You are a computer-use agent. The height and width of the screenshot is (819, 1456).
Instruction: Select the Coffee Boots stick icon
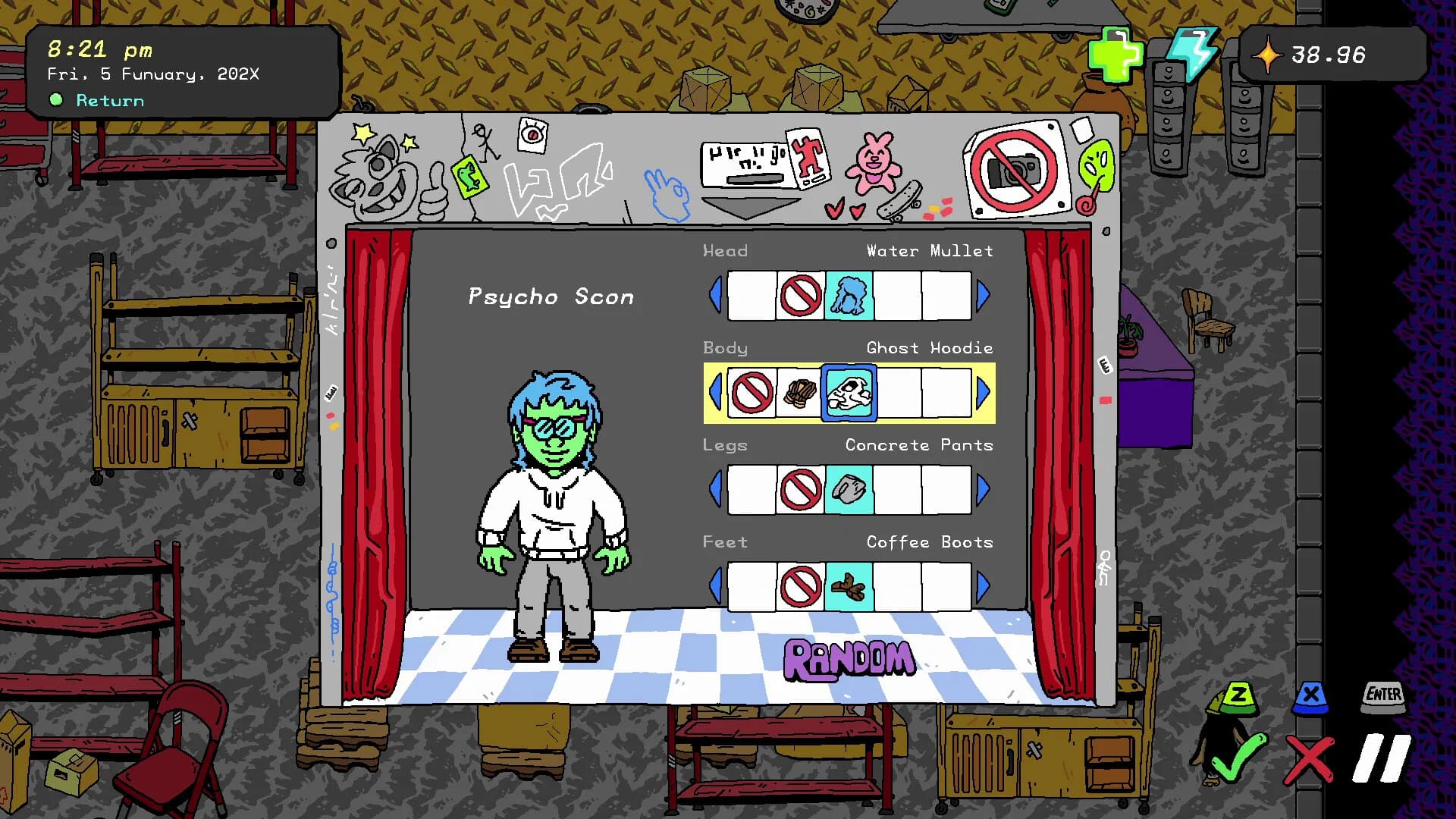click(849, 586)
